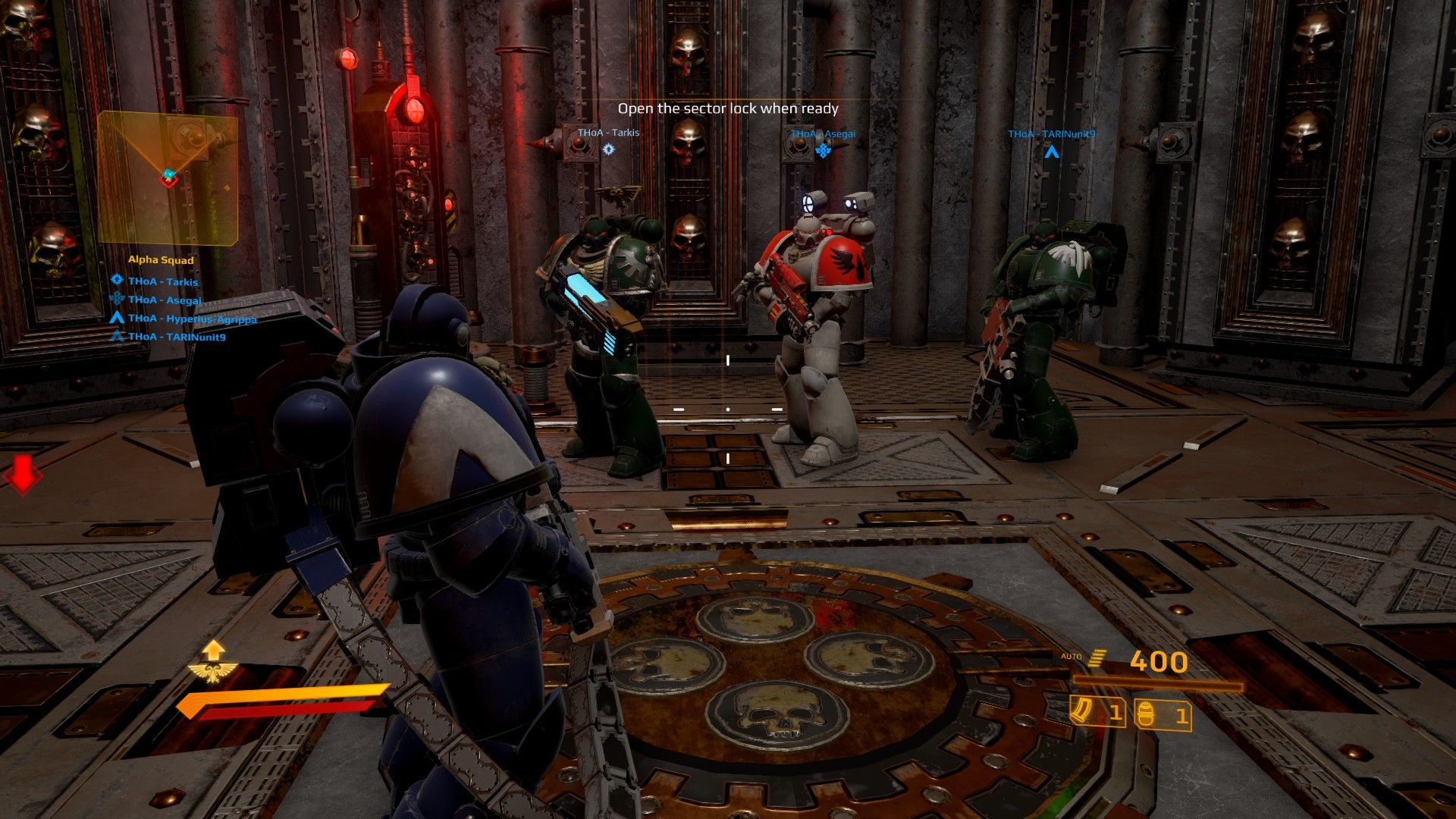
Task: Select the grenade item slot
Action: (x=1162, y=715)
